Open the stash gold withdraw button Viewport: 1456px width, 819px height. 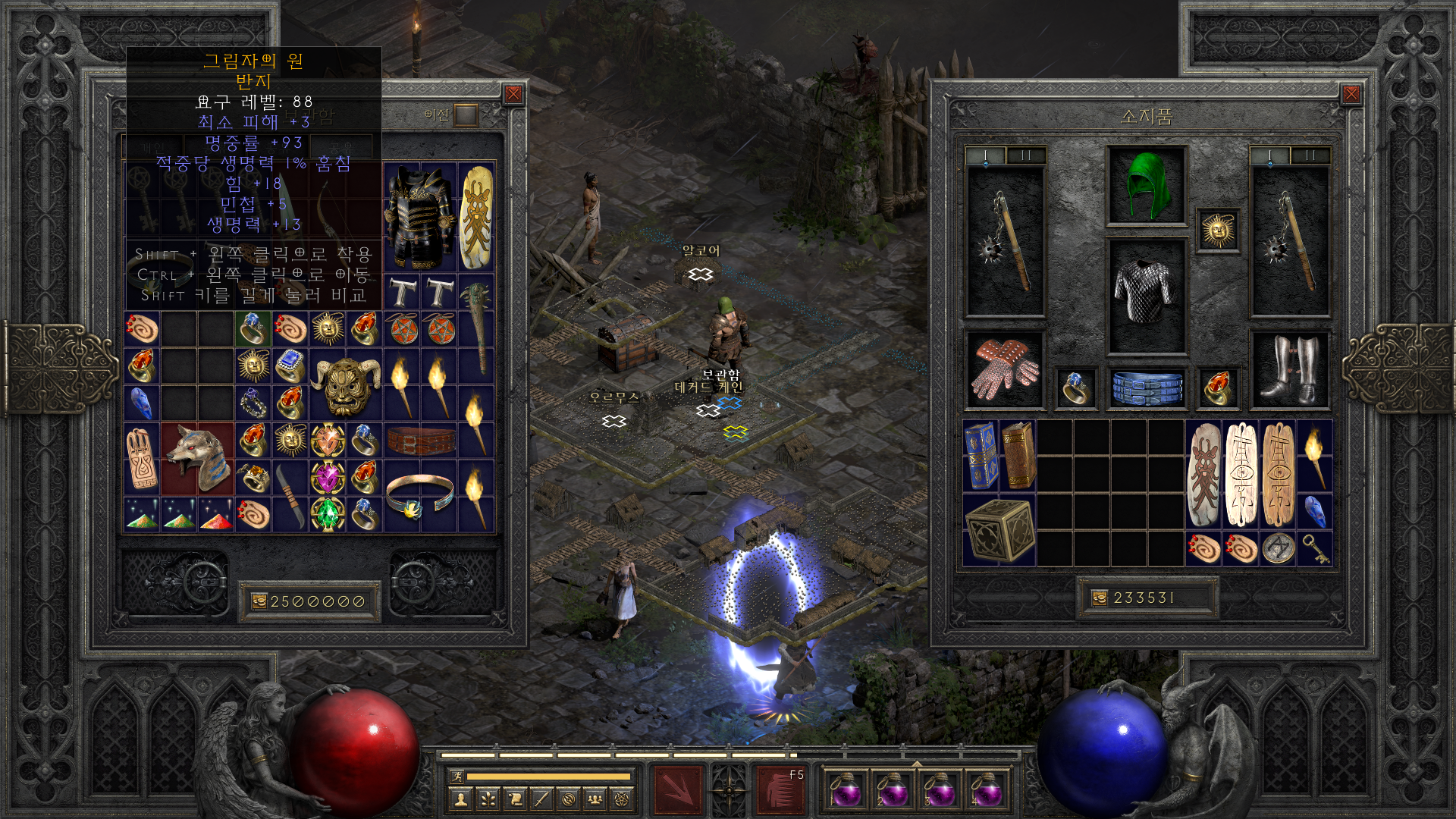pyautogui.click(x=259, y=601)
